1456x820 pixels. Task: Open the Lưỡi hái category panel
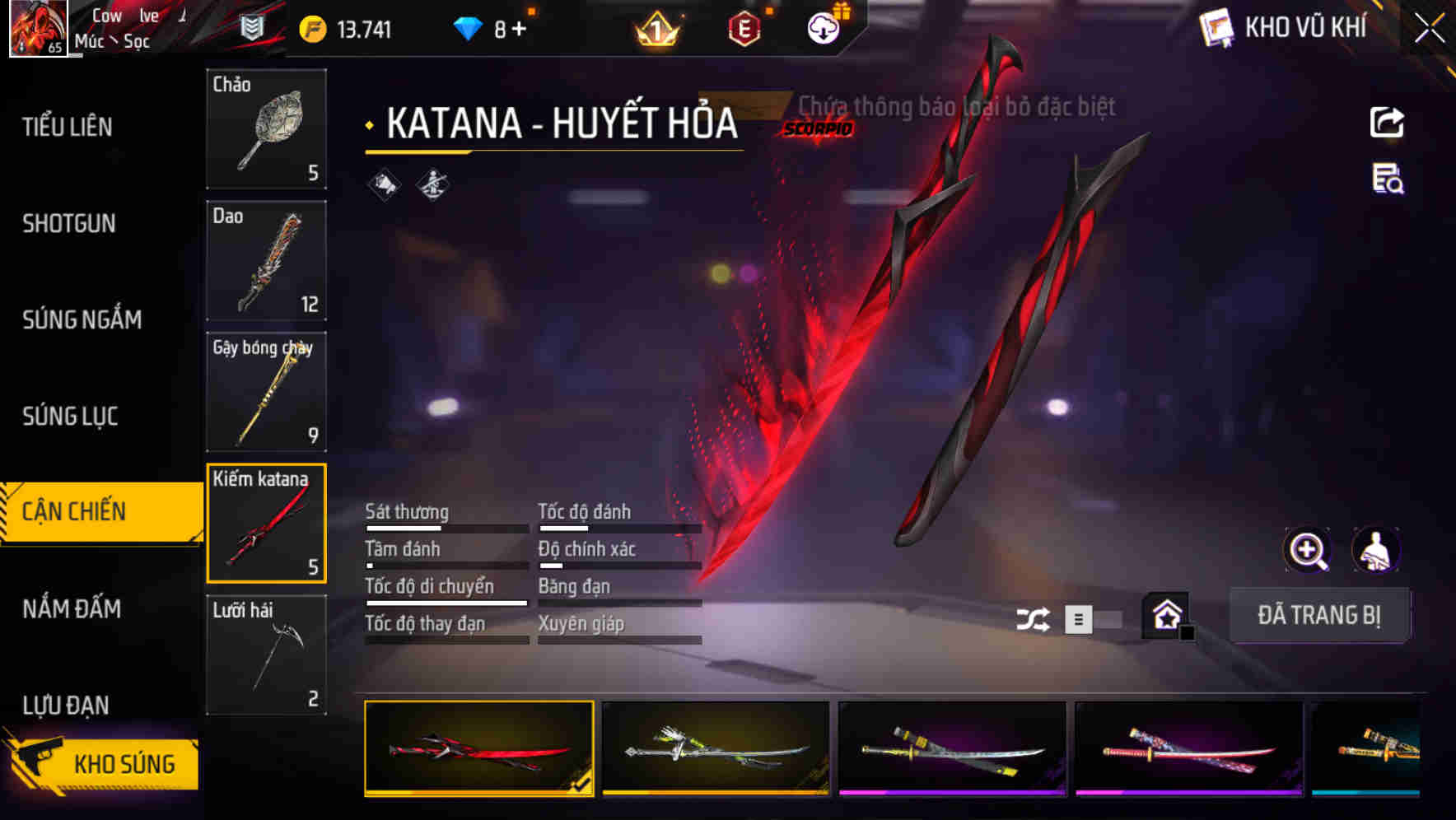click(266, 655)
